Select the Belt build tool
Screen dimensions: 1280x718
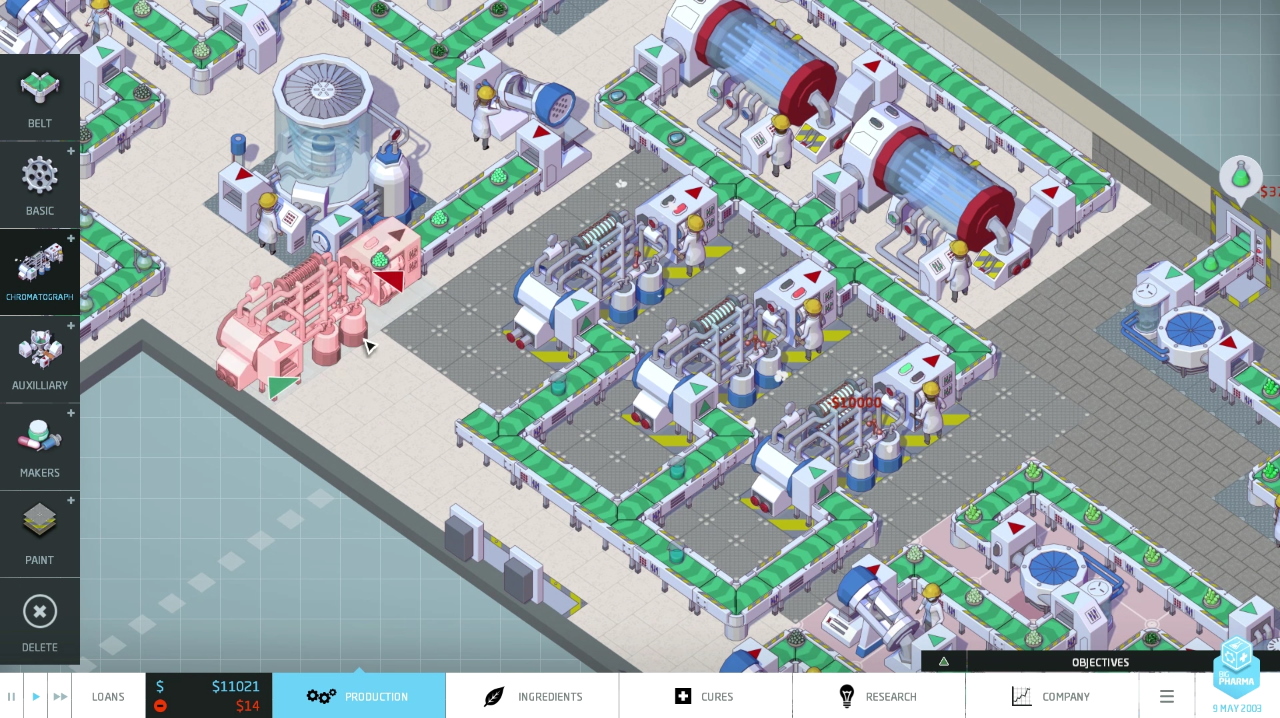coord(40,98)
